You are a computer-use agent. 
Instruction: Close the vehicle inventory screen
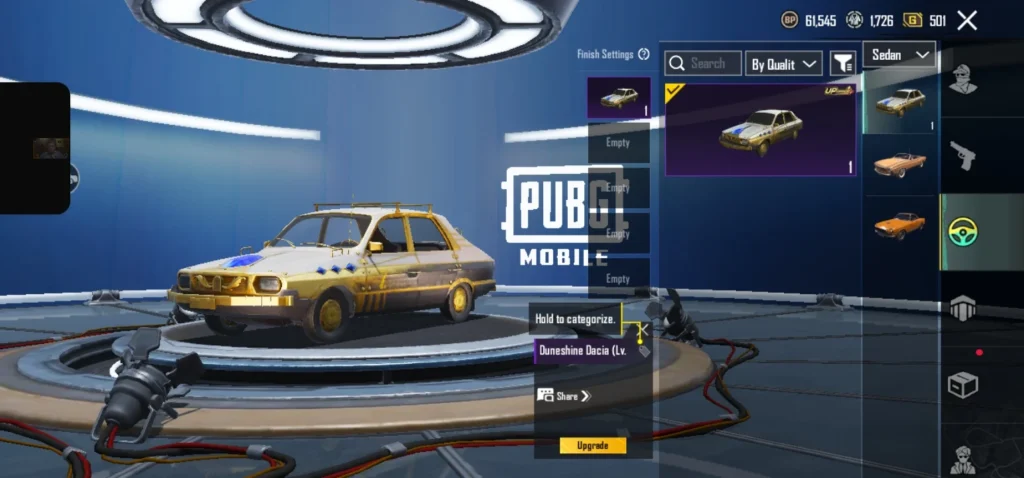[x=967, y=20]
